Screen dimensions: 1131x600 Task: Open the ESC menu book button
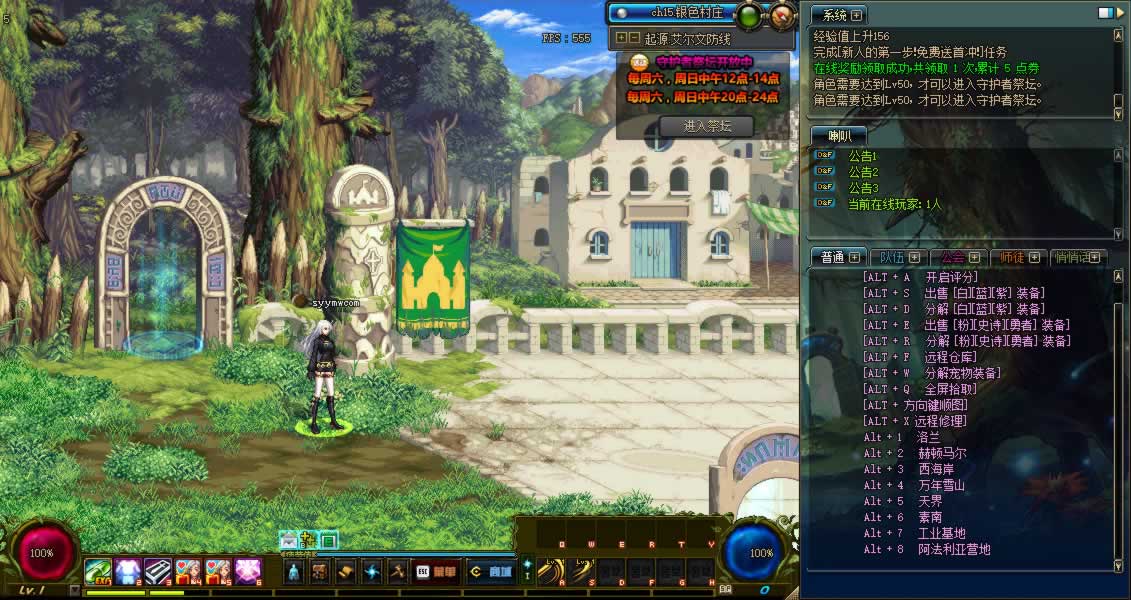(x=433, y=572)
